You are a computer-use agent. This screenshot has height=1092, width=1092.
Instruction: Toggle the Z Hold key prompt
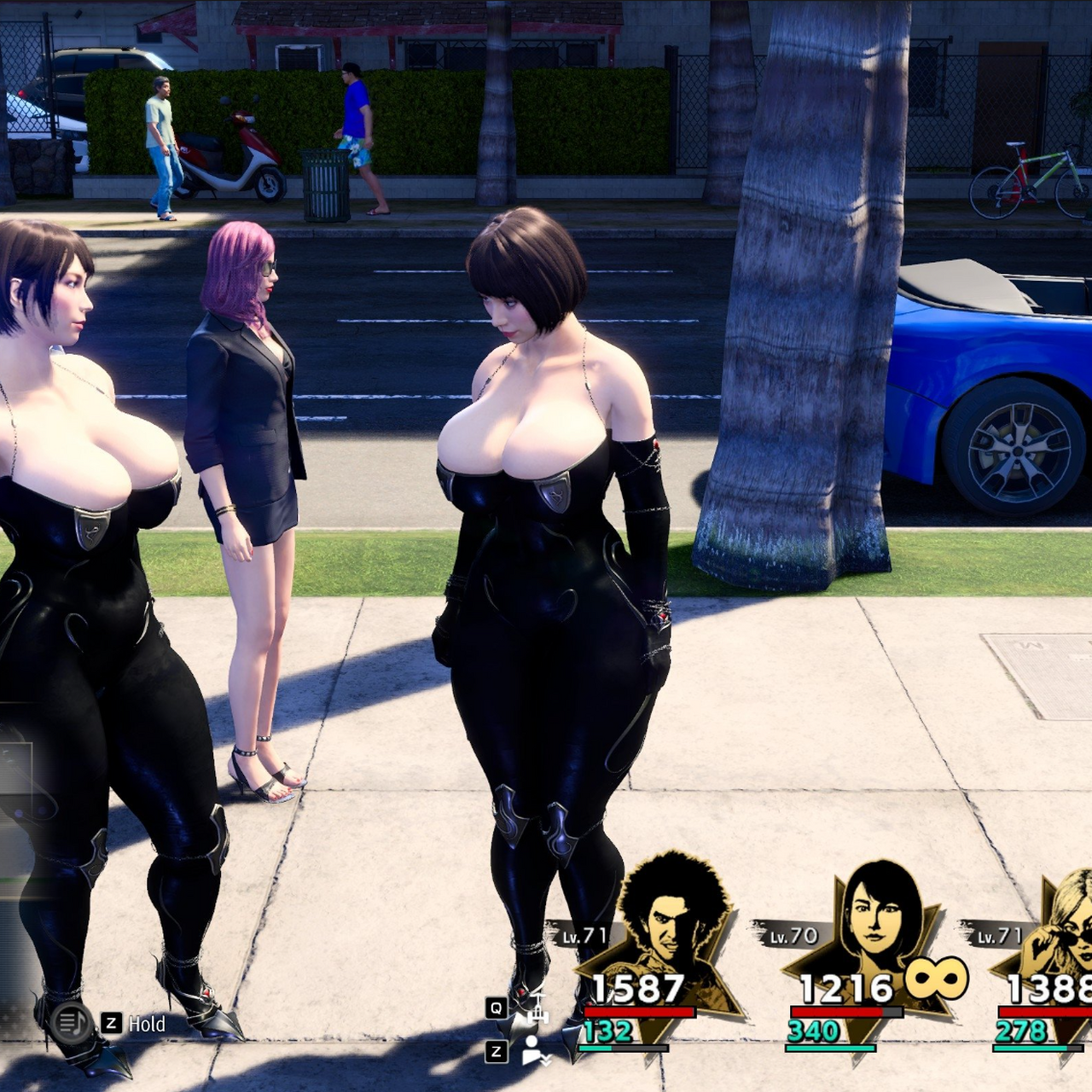[109, 1023]
